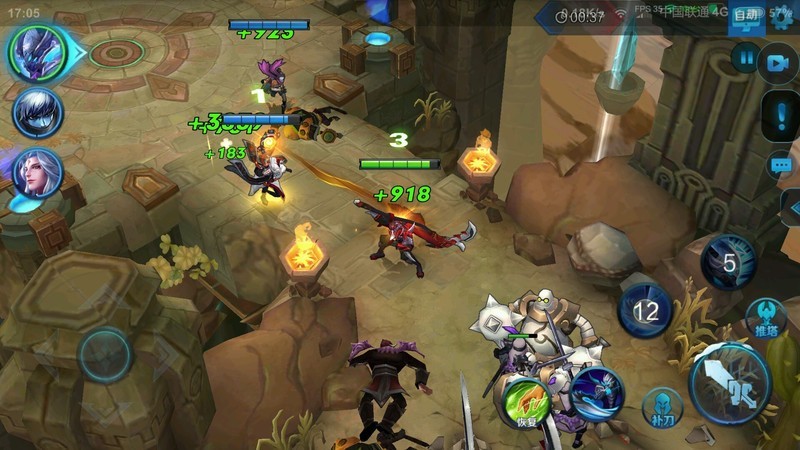Viewport: 800px width, 450px height.
Task: Open settings with the gear icon
Action: 781,14
